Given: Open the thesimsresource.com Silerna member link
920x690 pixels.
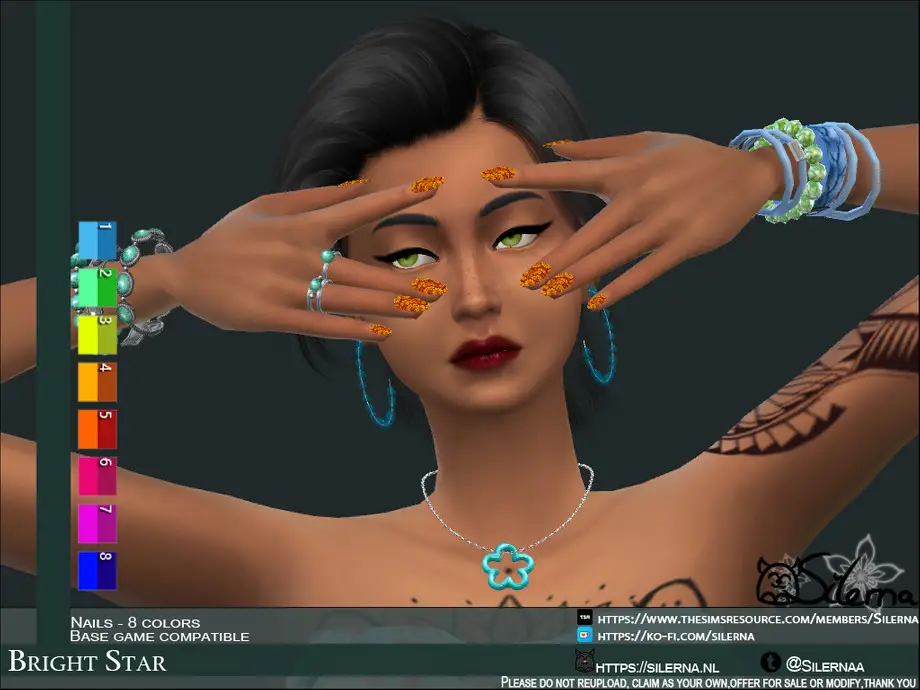Looking at the screenshot, I should [x=755, y=620].
